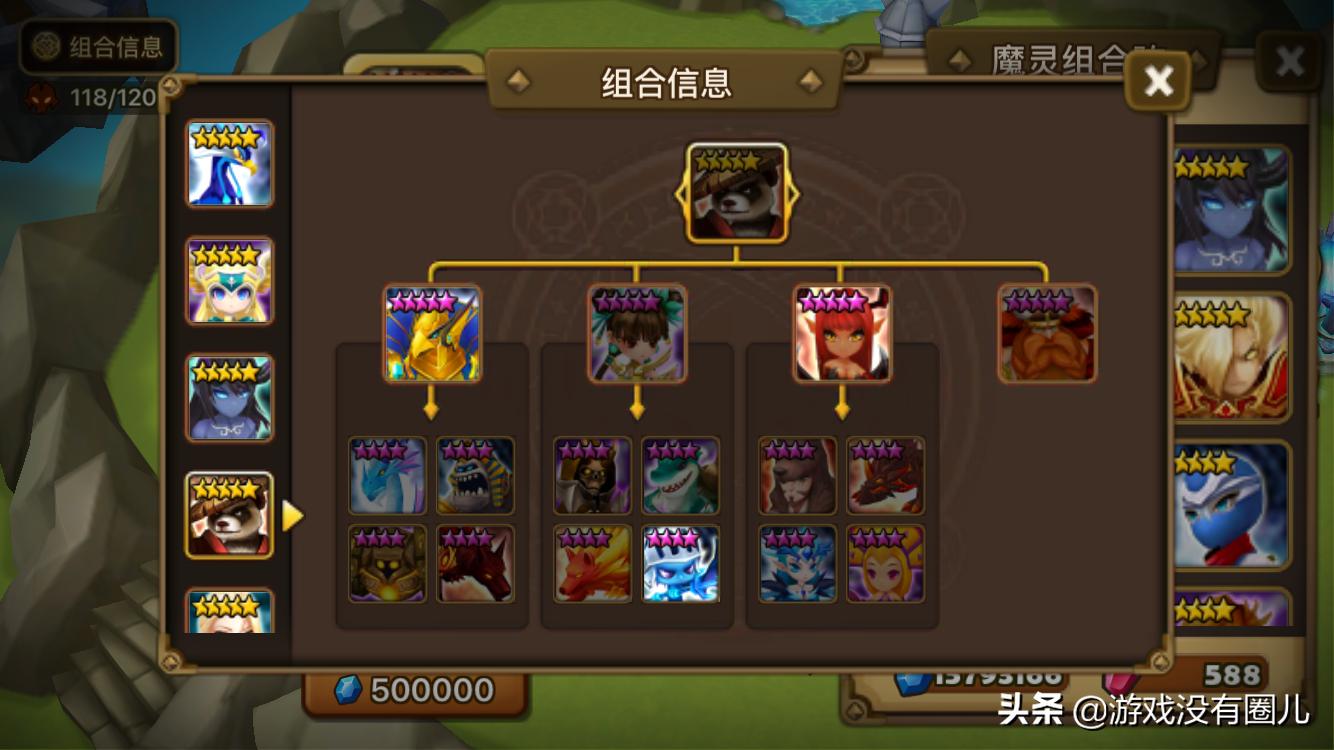Open the fire viking ingredient icon
Screen dimensions: 1334x750
pos(1048,333)
